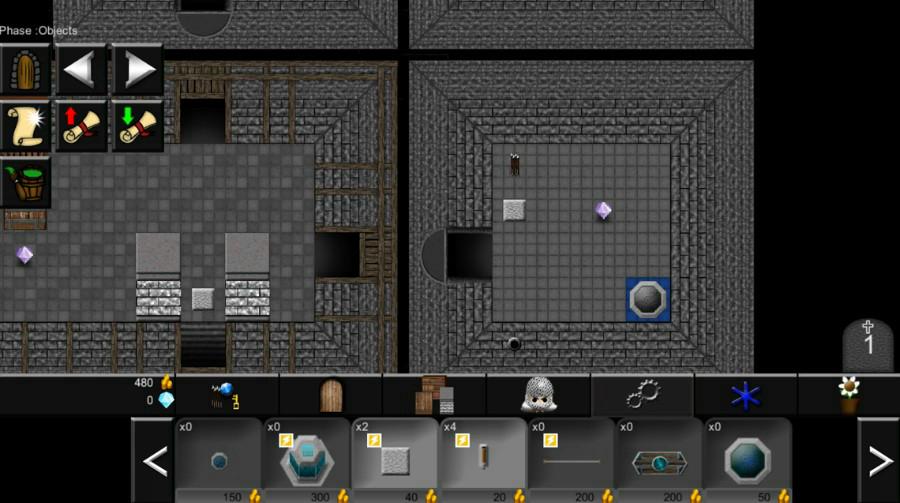Switch to the flower pot decoration tab
Screen dimensions: 900x503
coord(849,395)
